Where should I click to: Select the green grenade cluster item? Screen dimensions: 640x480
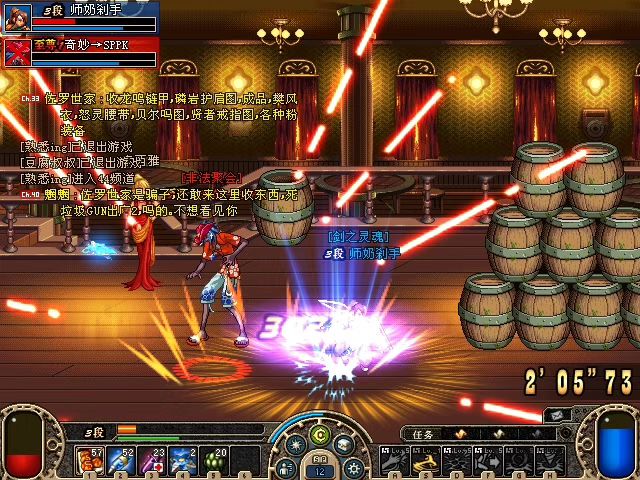[x=215, y=460]
